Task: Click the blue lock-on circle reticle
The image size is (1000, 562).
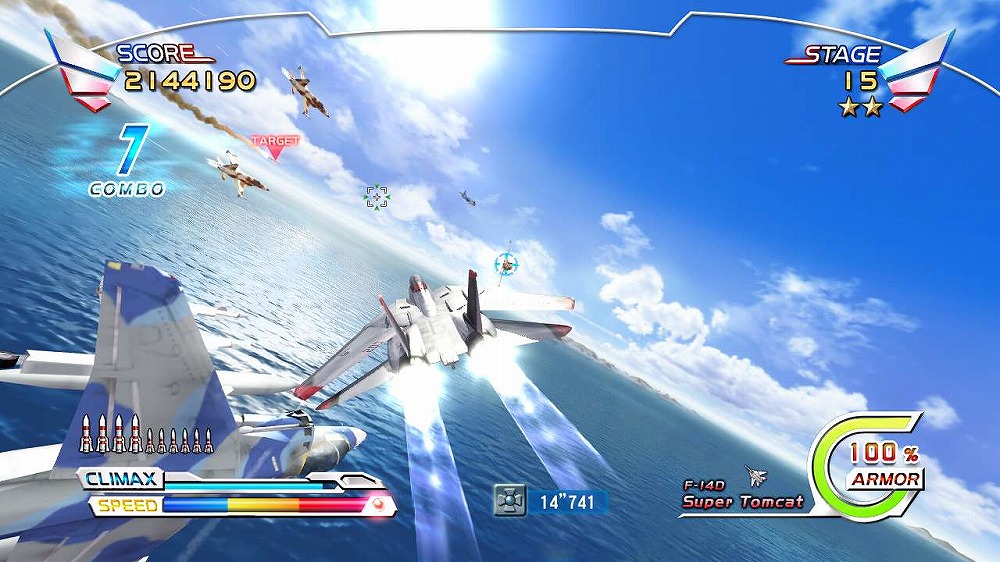Action: tap(507, 263)
